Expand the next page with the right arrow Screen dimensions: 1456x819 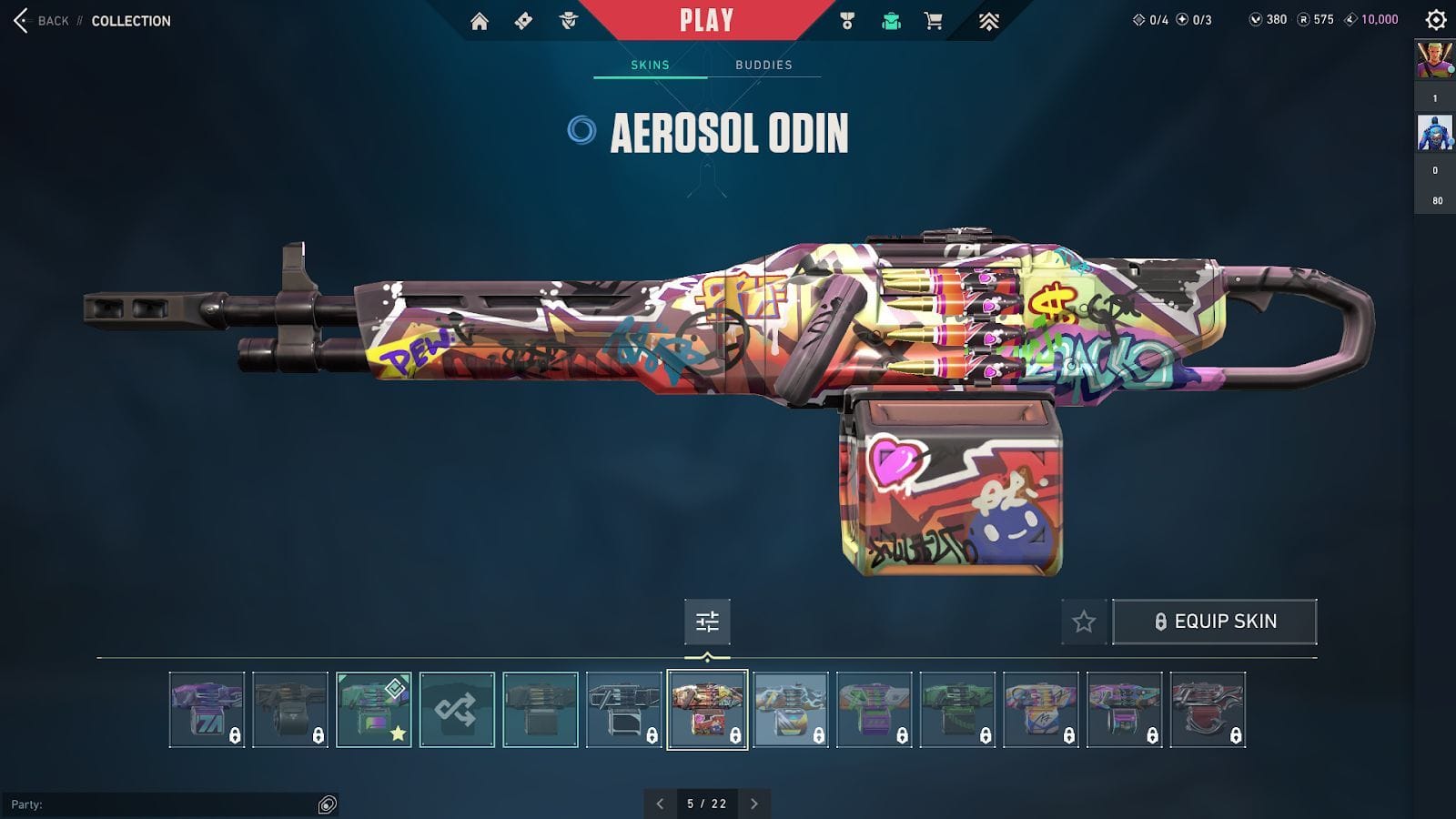pyautogui.click(x=753, y=804)
